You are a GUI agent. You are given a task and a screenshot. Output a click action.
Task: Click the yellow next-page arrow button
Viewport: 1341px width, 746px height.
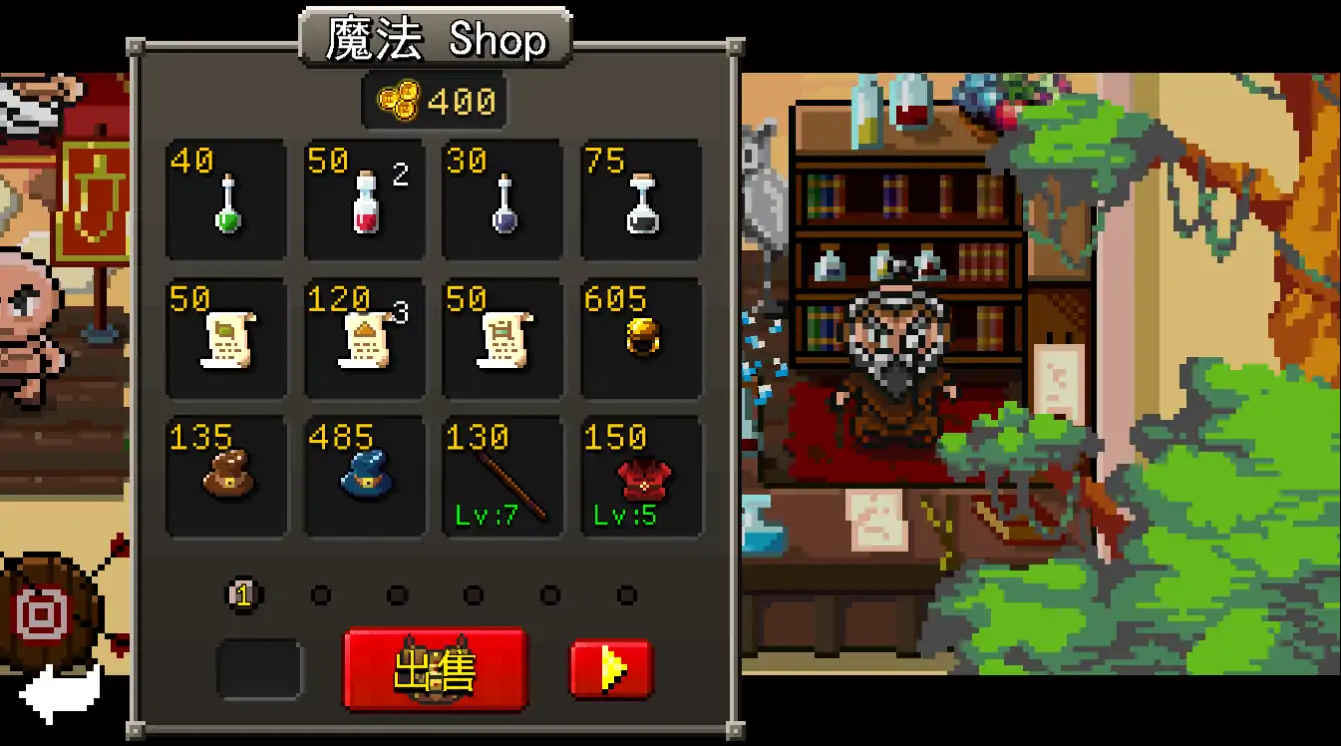610,669
